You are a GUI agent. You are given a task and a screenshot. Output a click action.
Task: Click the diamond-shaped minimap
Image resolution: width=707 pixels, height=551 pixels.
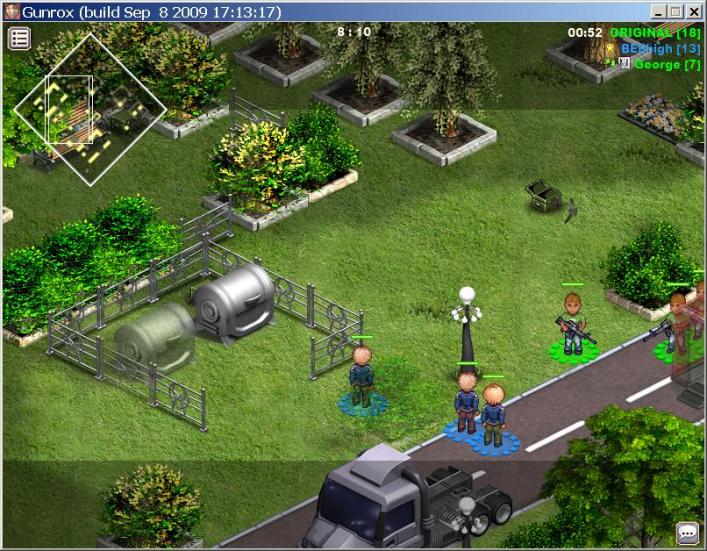pyautogui.click(x=90, y=109)
